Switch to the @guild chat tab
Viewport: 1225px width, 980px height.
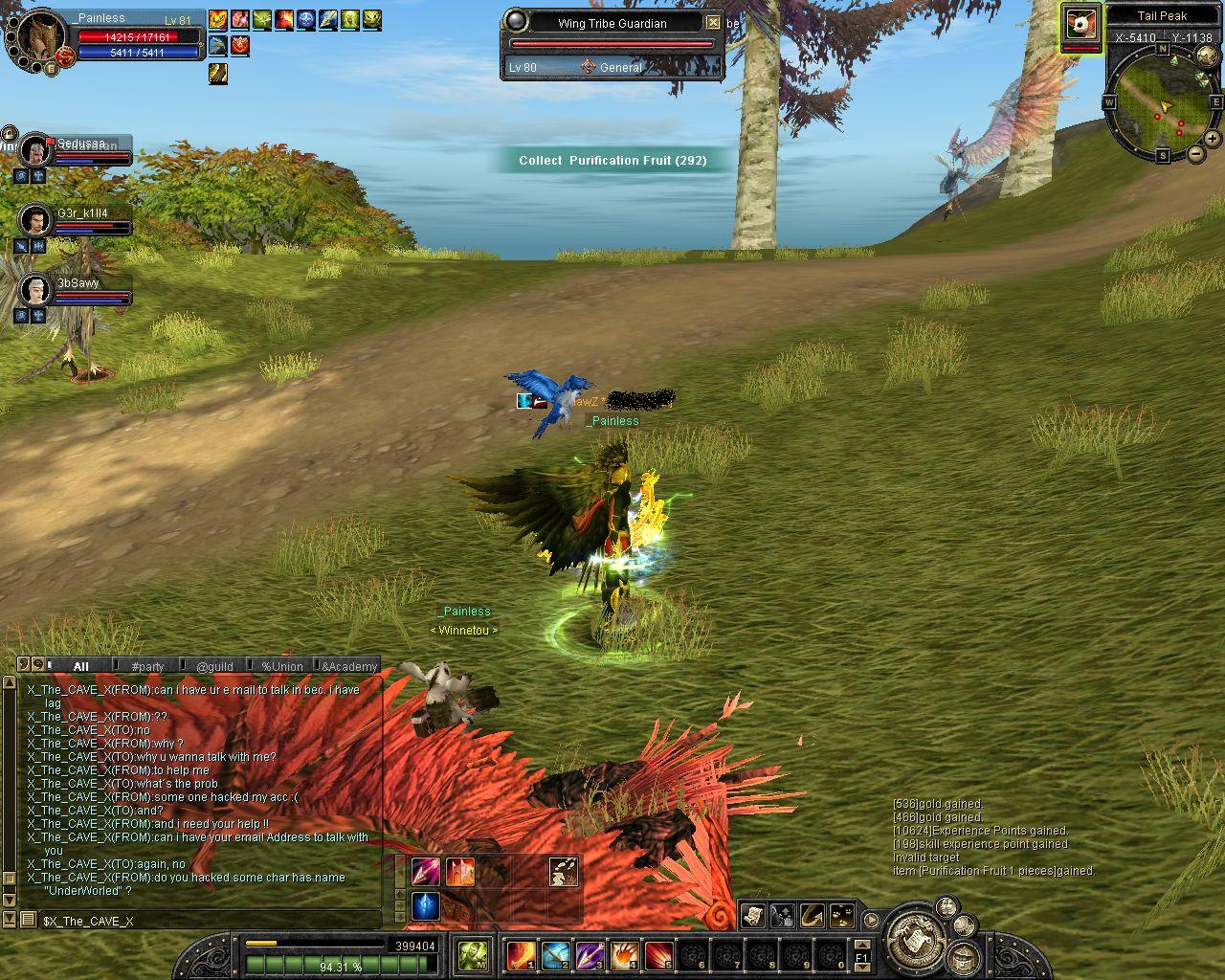coord(214,666)
